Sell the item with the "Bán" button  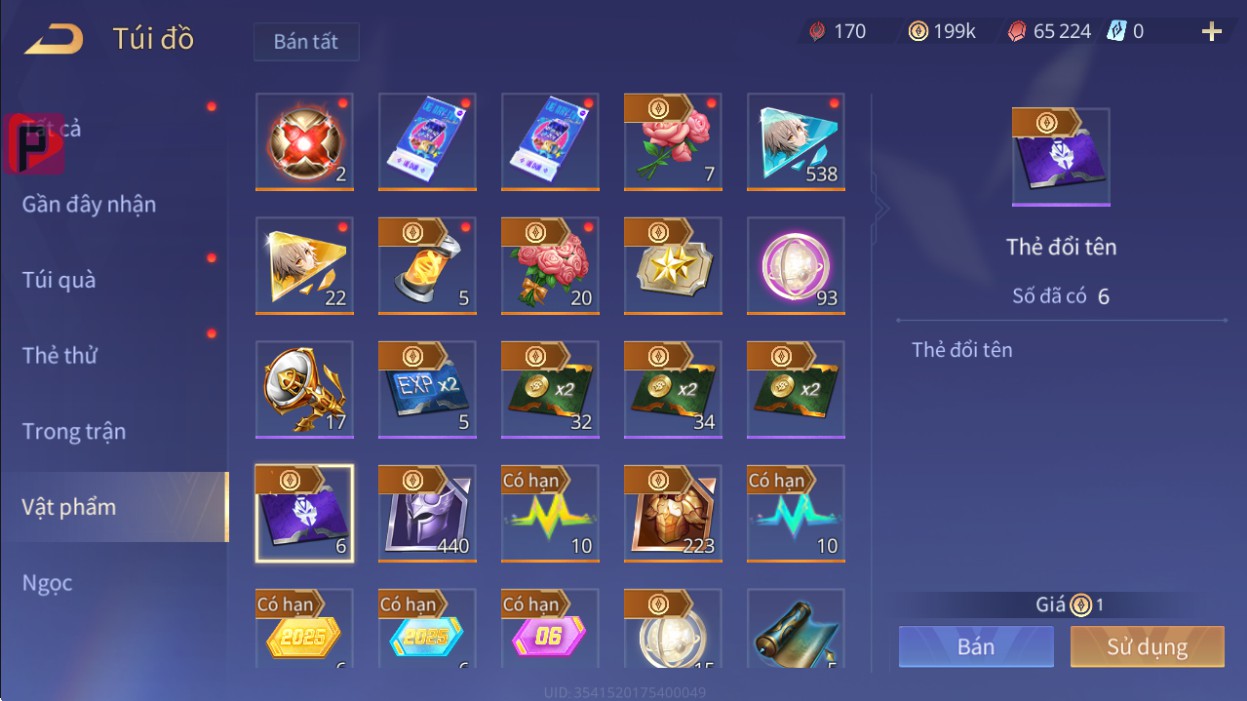[975, 646]
